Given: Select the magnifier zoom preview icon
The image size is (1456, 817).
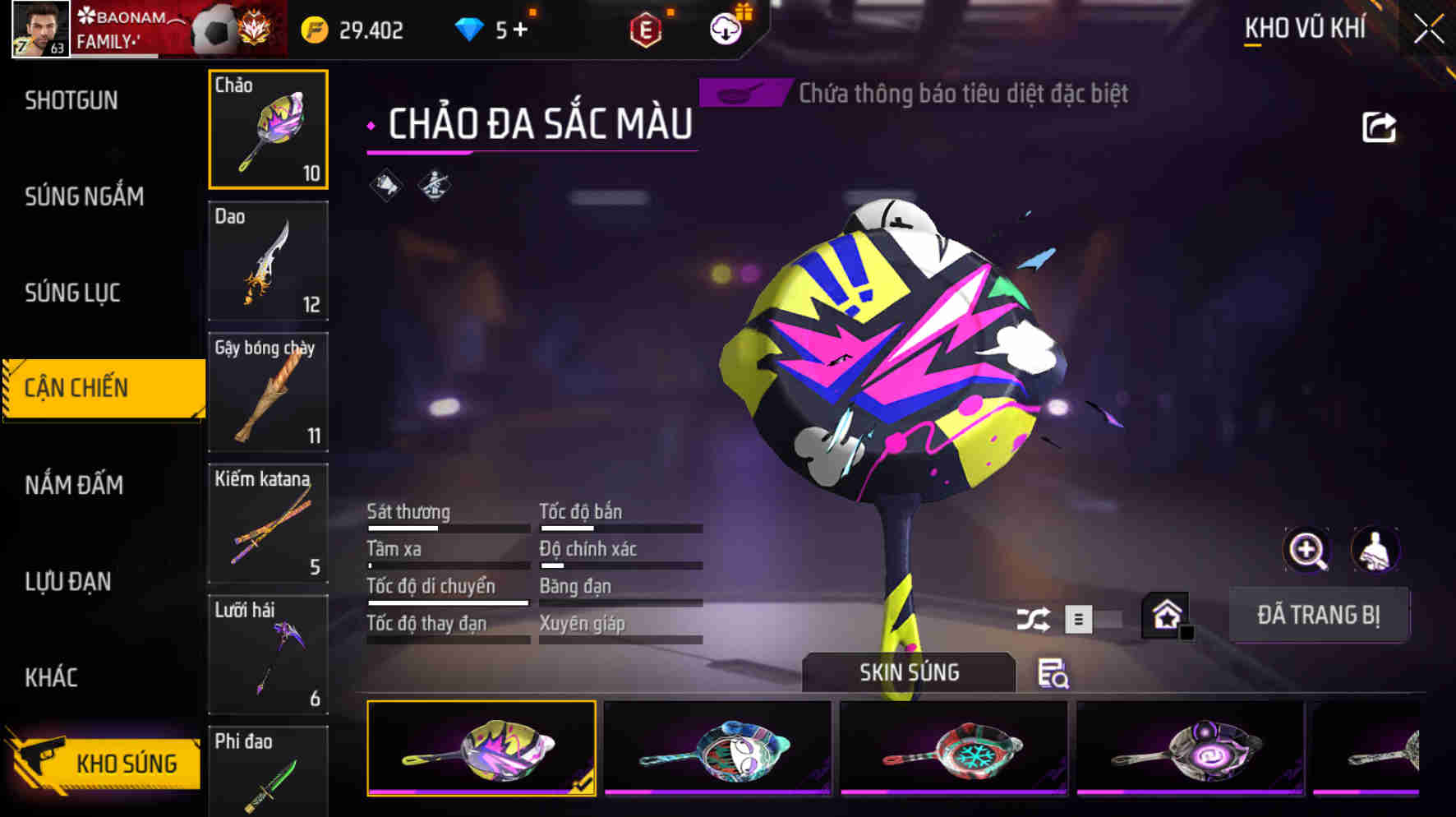Looking at the screenshot, I should coord(1306,549).
